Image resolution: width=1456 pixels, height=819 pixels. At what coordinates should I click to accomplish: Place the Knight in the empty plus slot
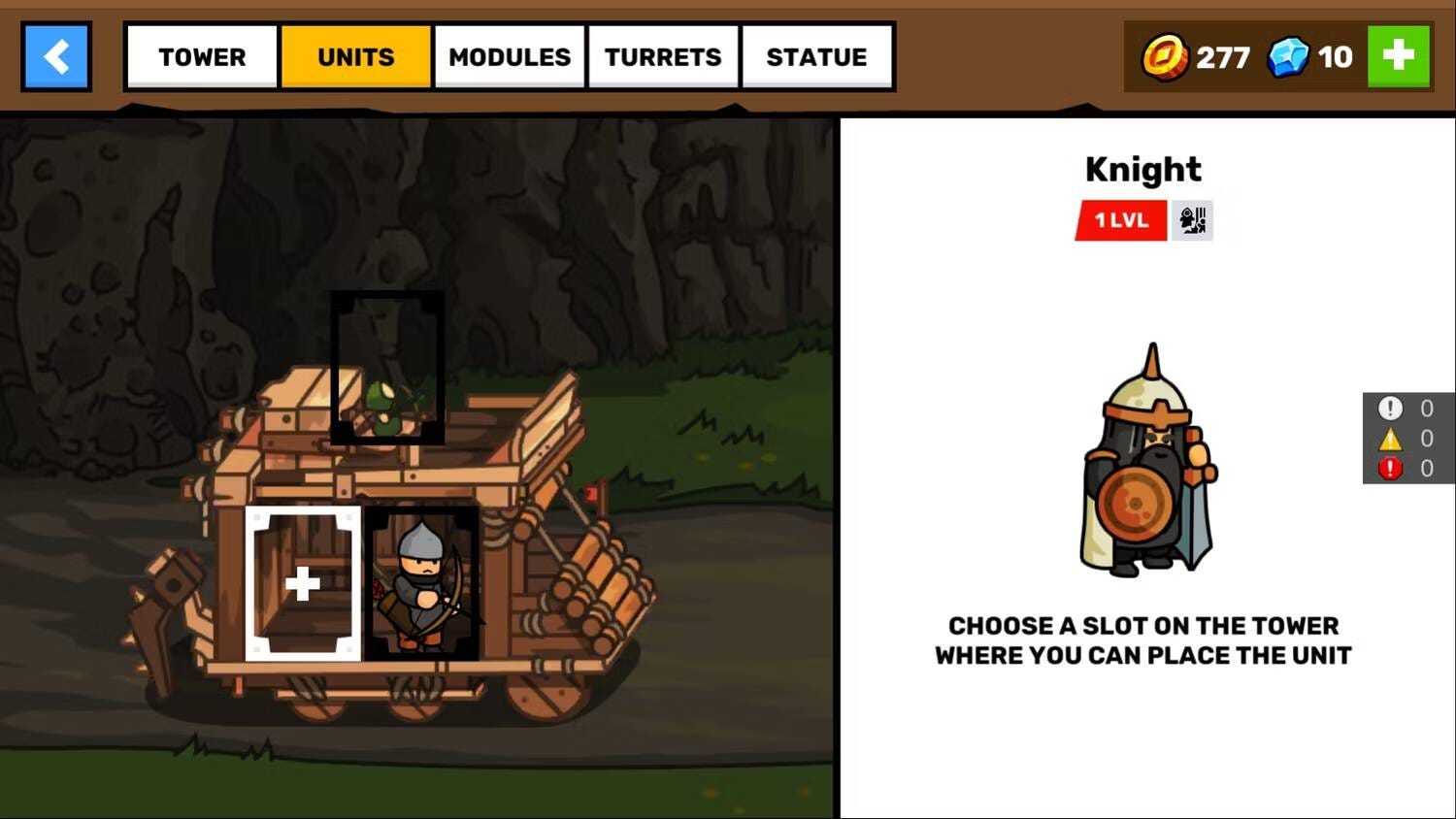[x=303, y=583]
